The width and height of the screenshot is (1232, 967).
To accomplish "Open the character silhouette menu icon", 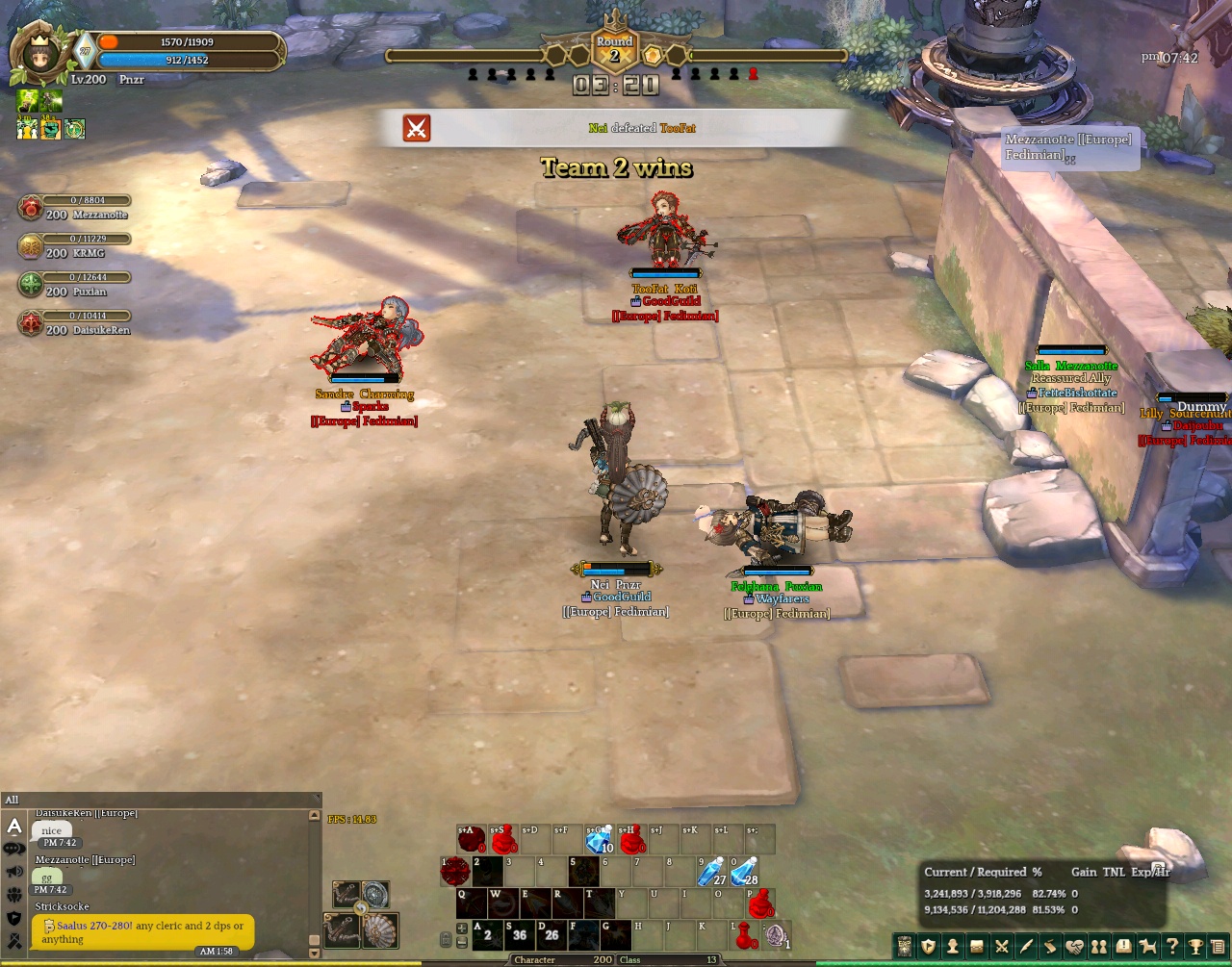I will pos(953,947).
